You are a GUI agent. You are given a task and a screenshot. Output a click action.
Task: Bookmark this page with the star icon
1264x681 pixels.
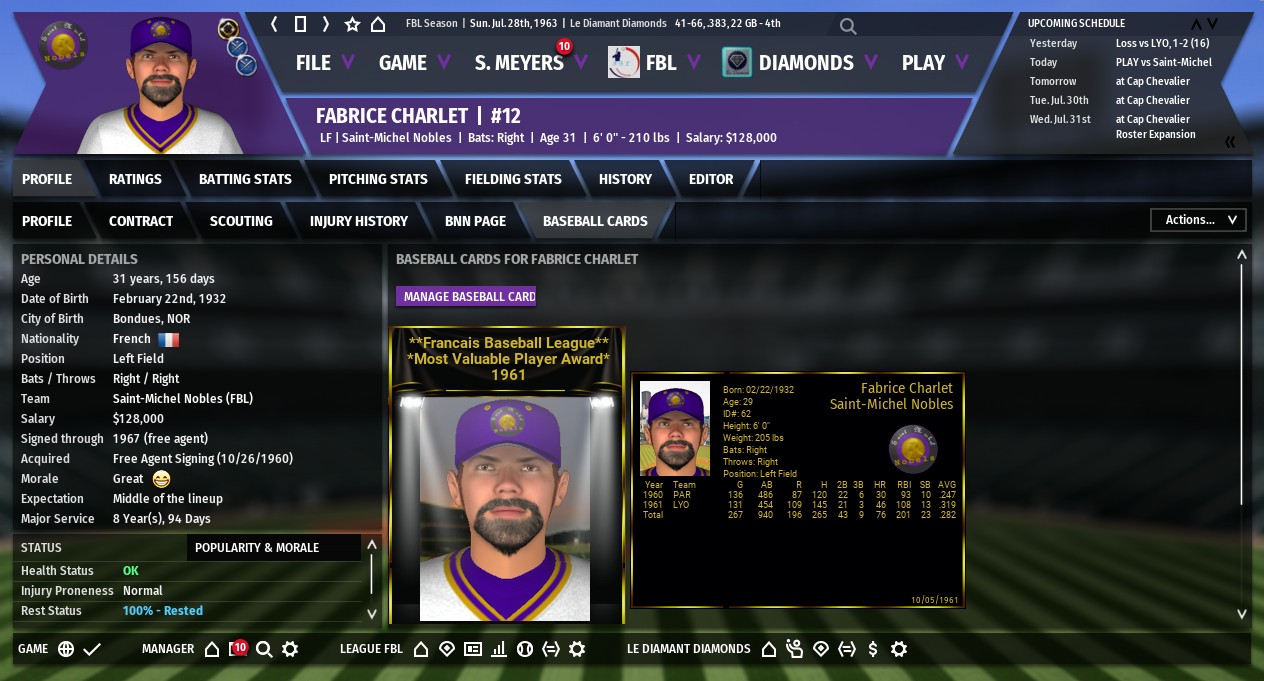352,24
